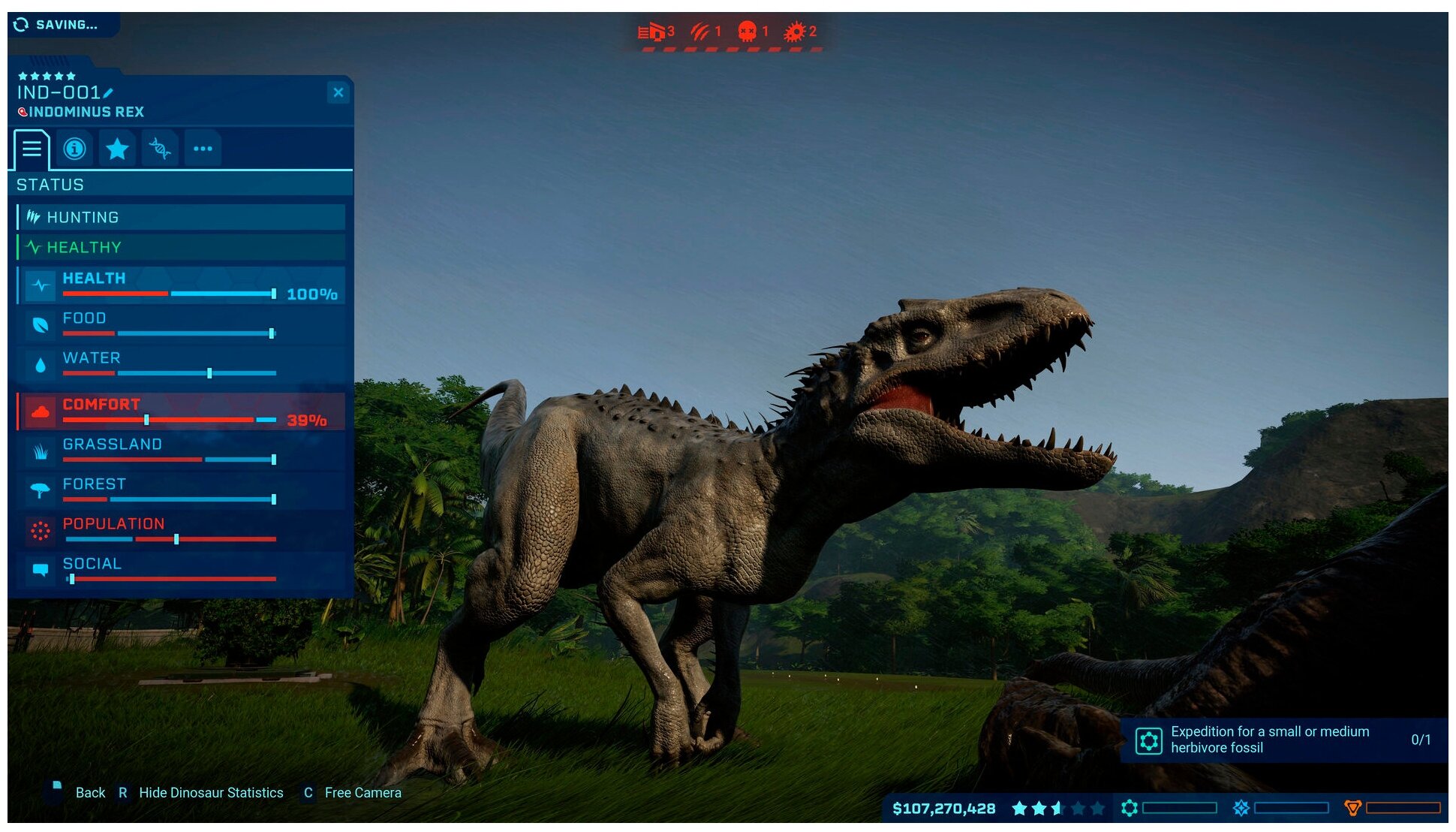Select the Water stat row
This screenshot has height=832, width=1456.
(x=180, y=365)
